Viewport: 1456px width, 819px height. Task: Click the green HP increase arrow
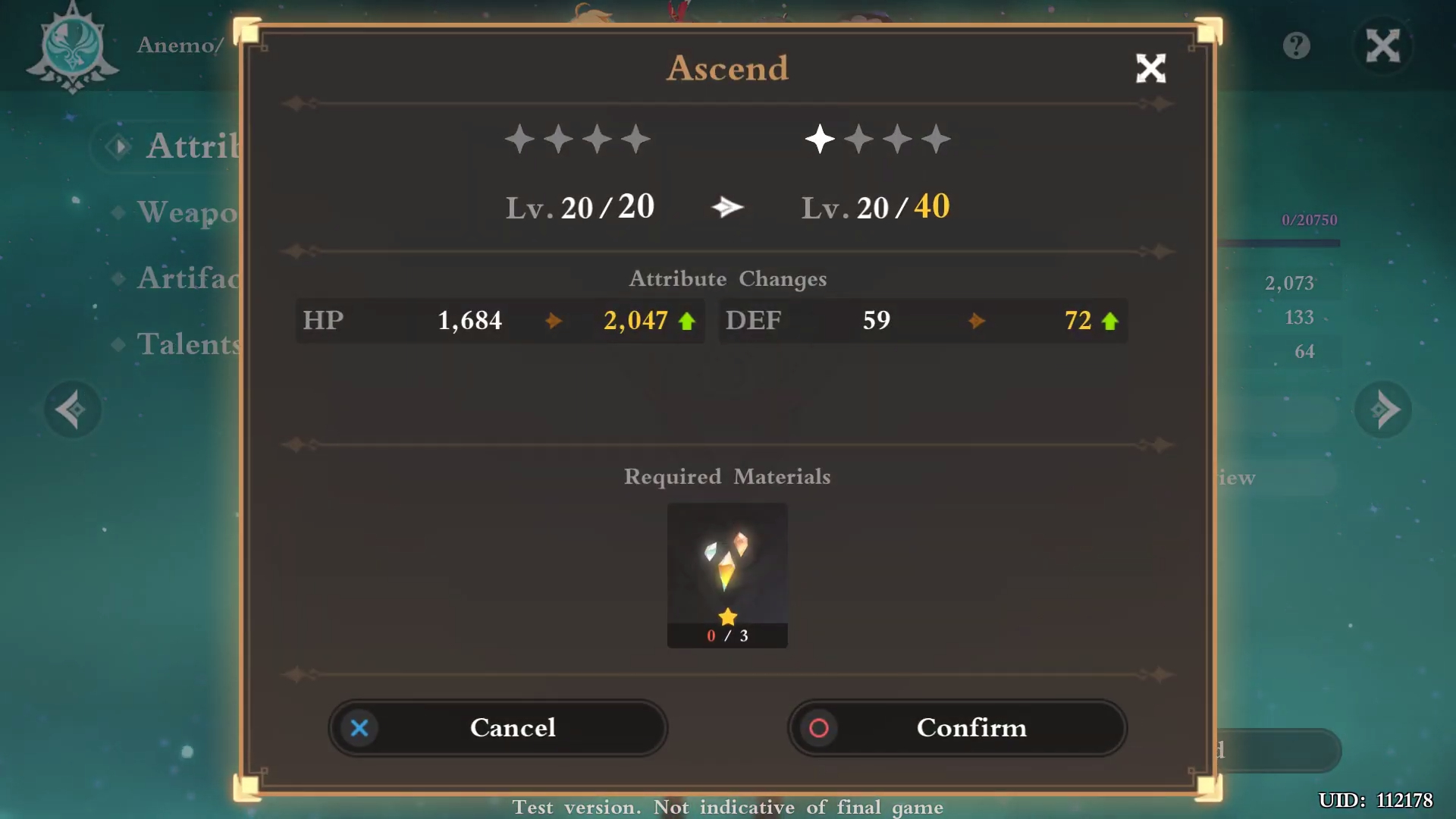tap(686, 321)
